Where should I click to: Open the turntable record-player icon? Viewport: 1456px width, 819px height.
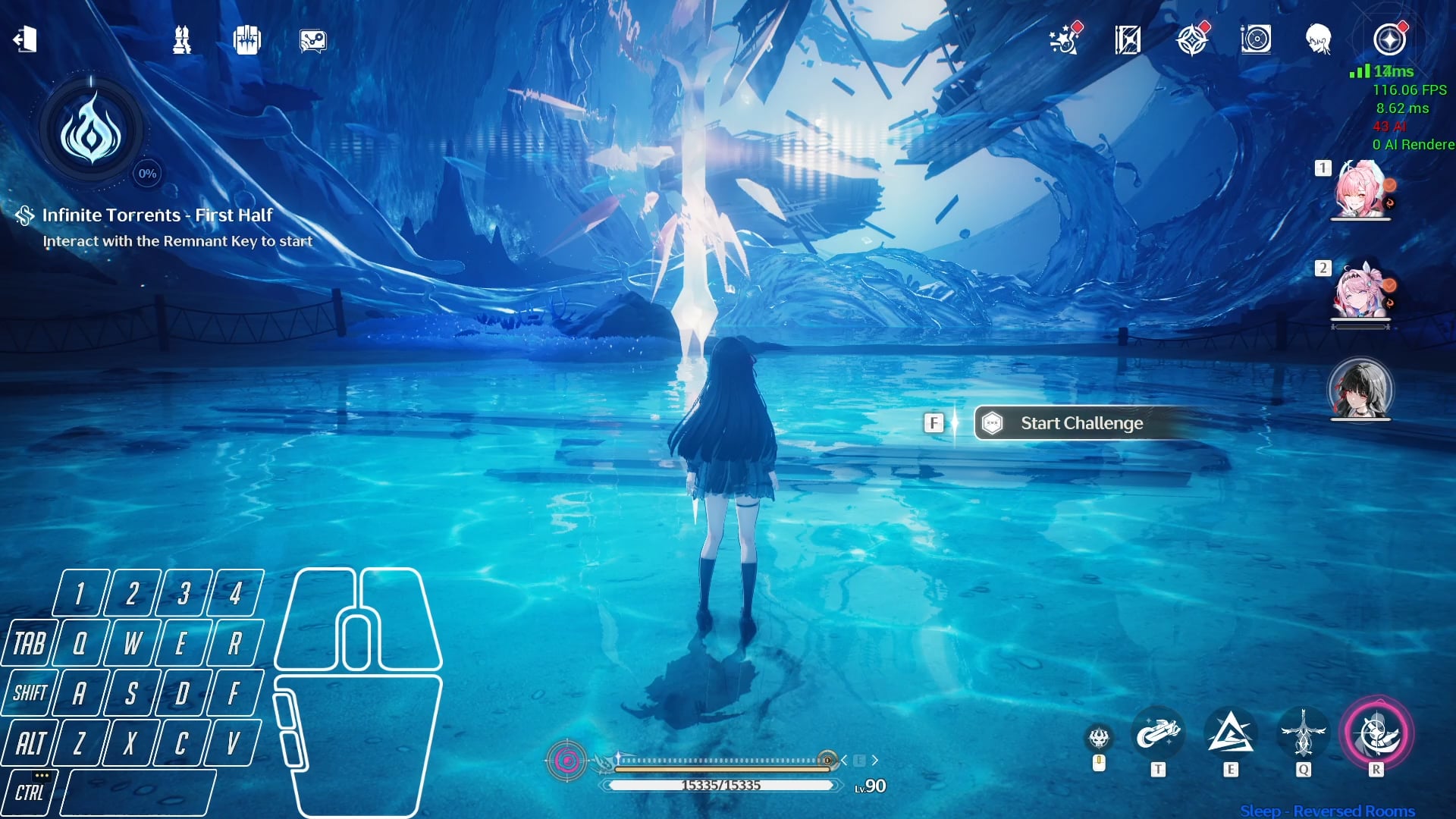(x=1256, y=39)
